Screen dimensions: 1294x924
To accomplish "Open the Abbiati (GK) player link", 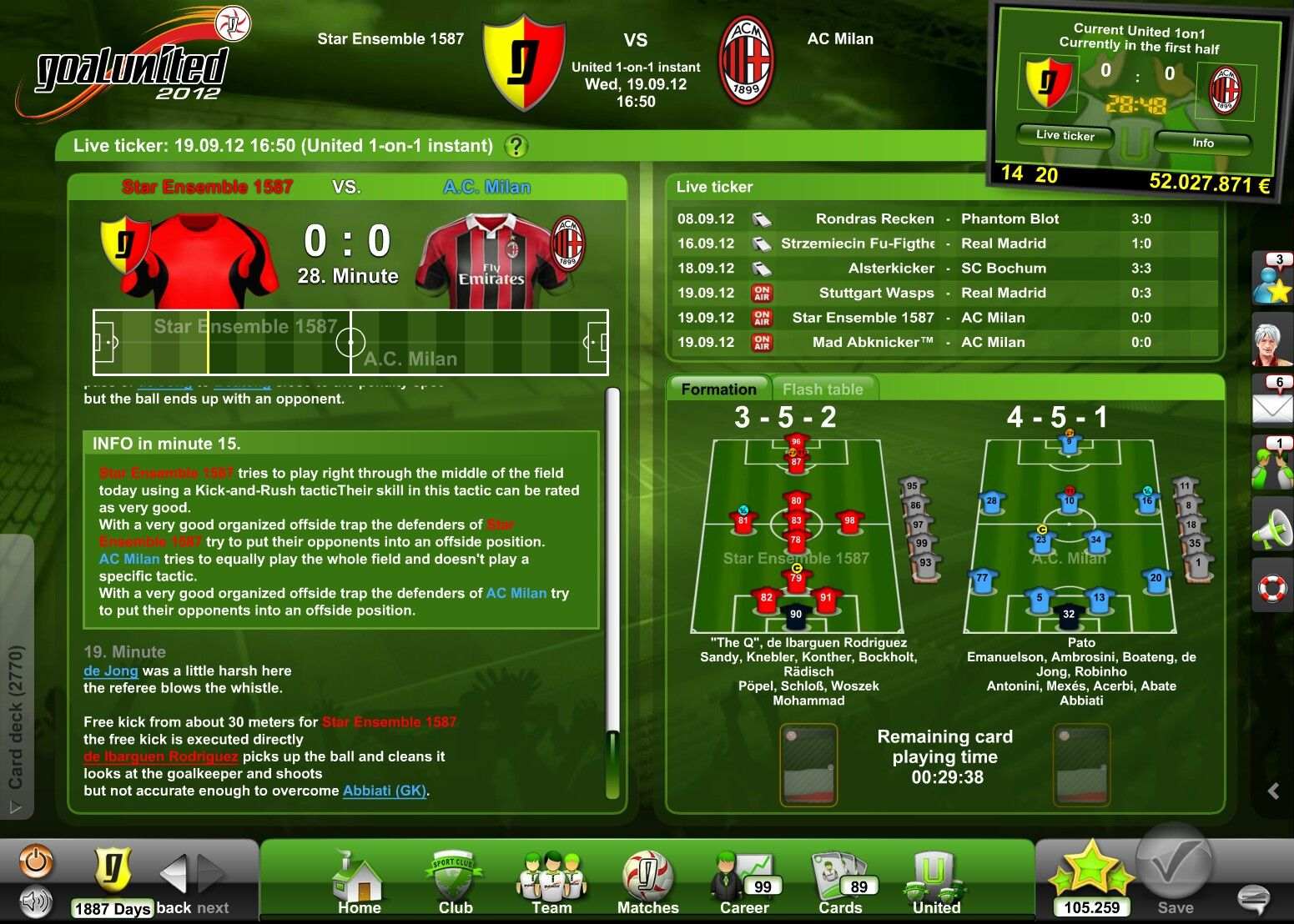I will (385, 791).
